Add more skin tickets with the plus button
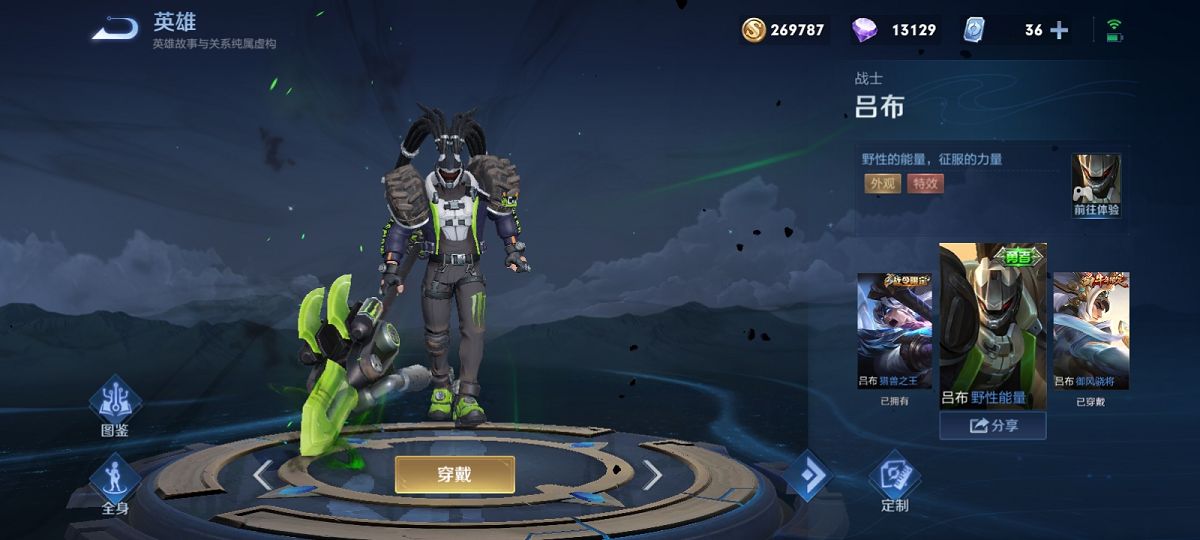 [x=1059, y=30]
